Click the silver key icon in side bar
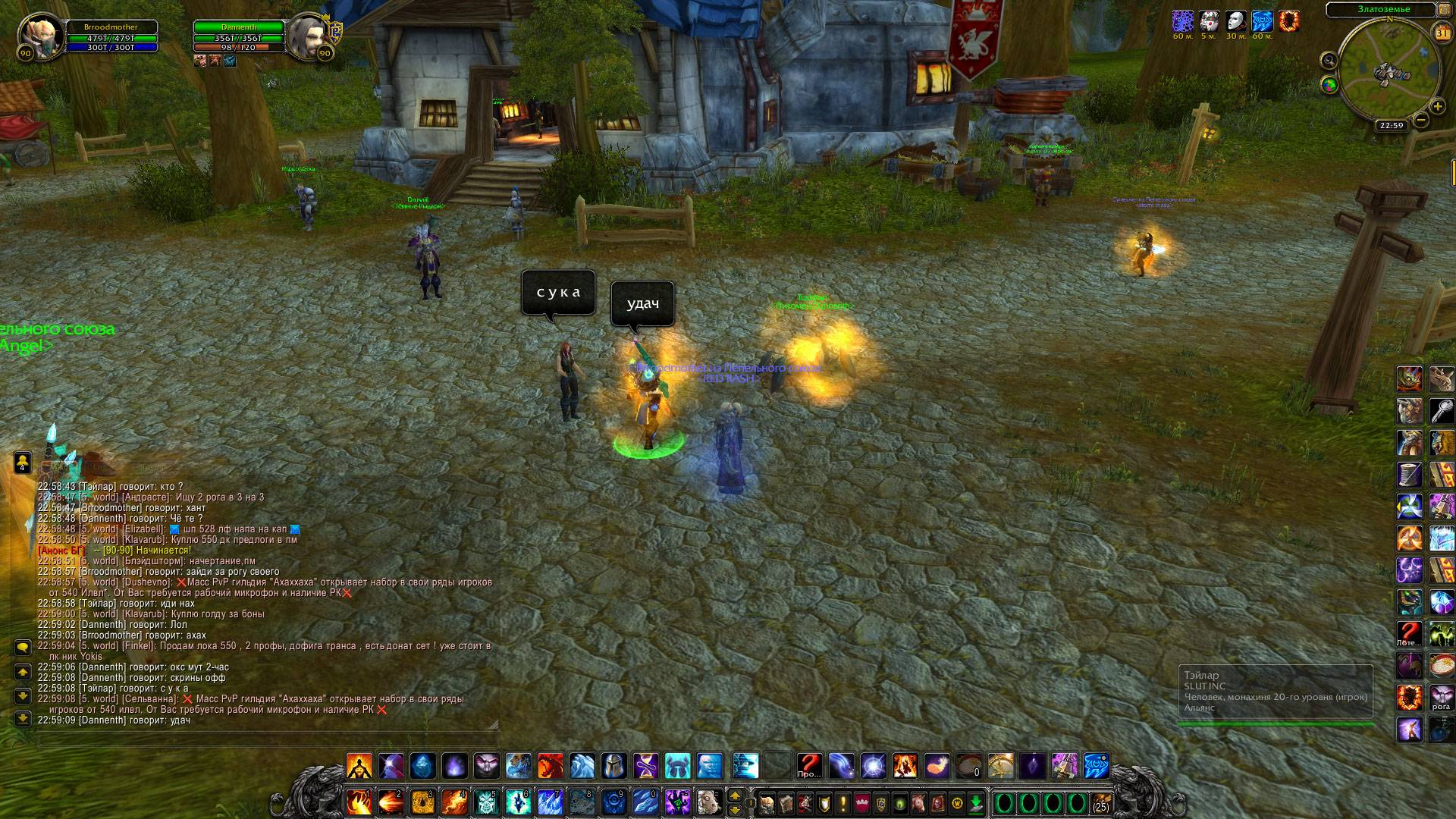The height and width of the screenshot is (819, 1456). coord(1441,411)
